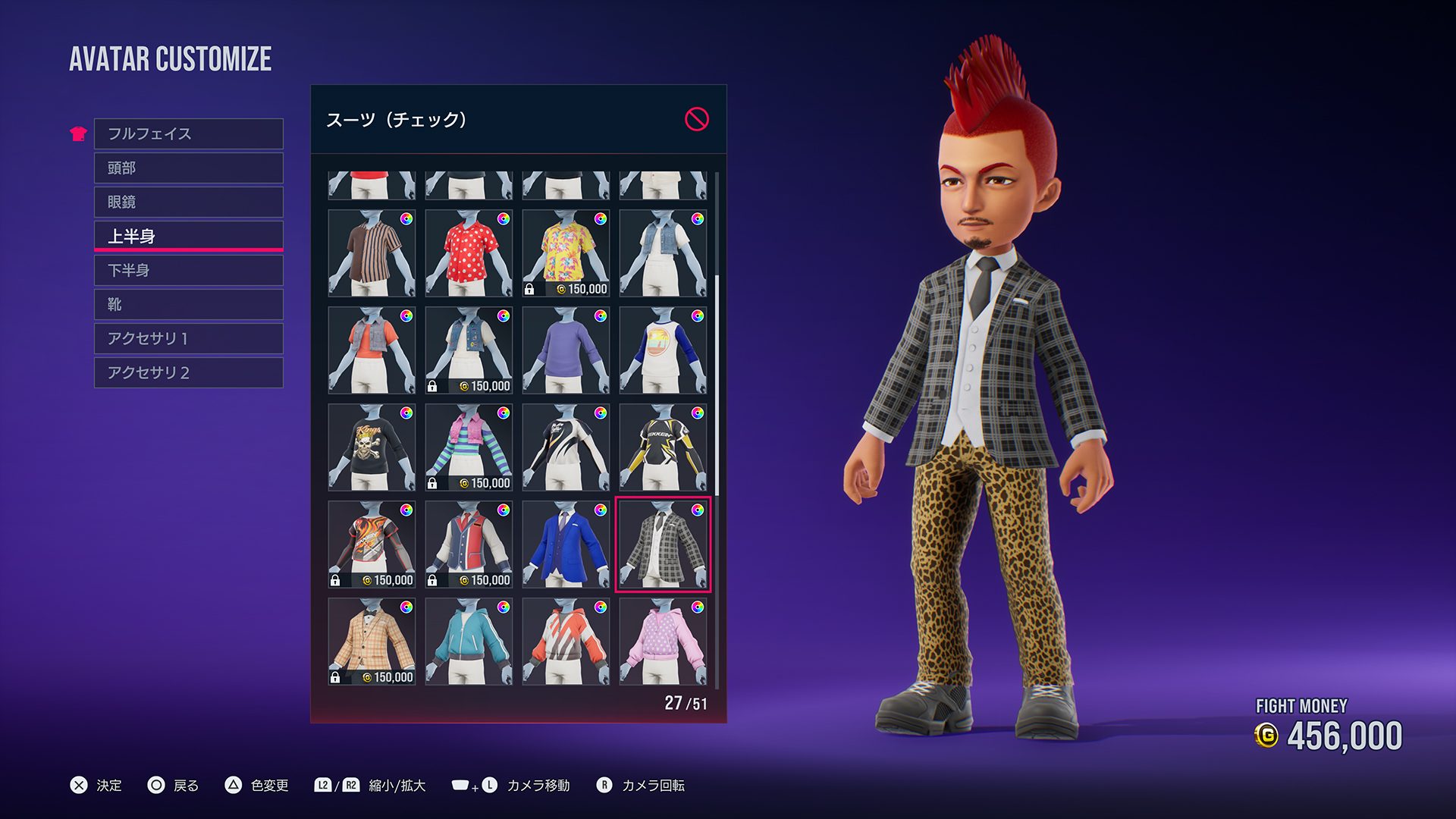Pick the locked beige plaid suit
Screen dimensions: 1456x819
[x=371, y=642]
